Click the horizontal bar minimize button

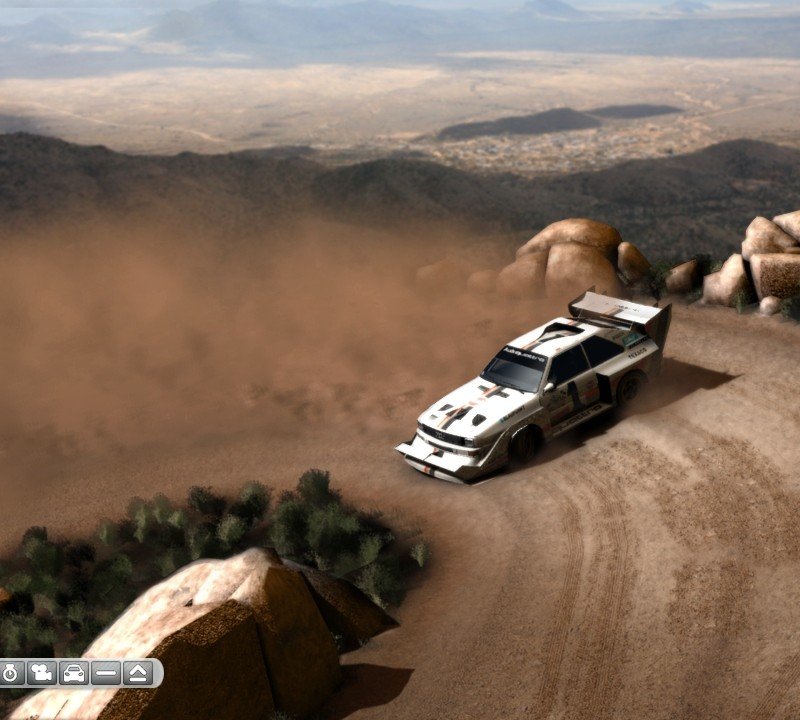tap(106, 673)
